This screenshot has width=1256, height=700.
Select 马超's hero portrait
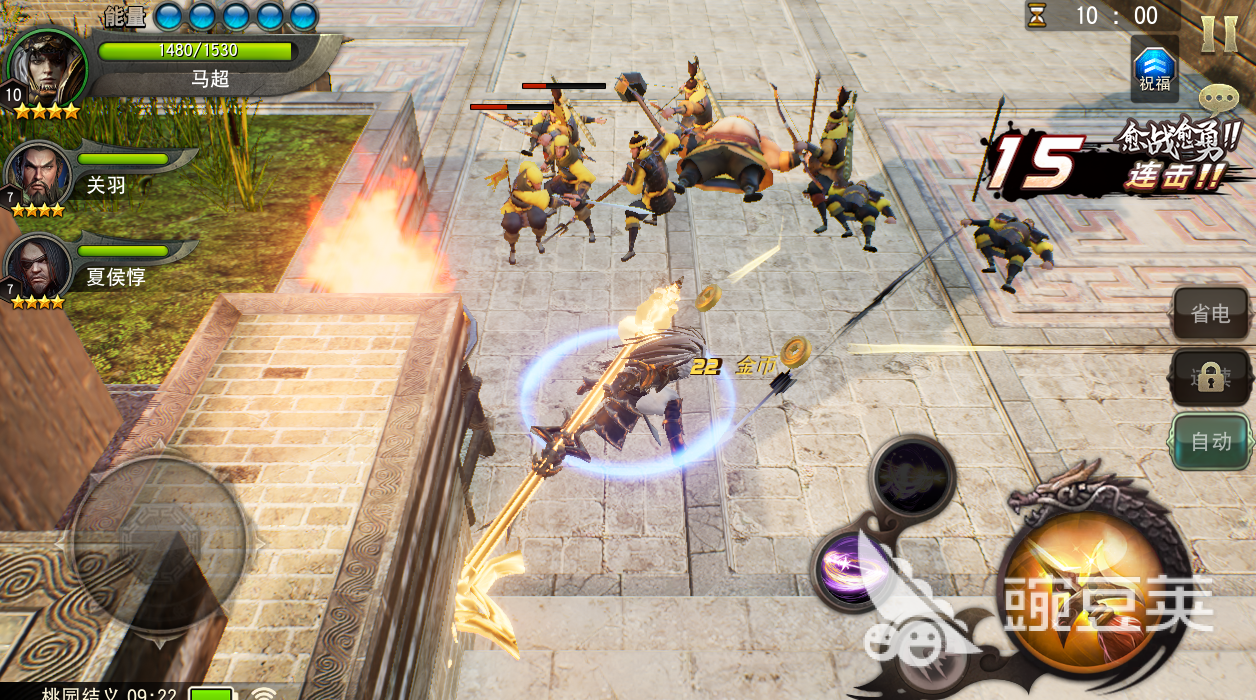click(46, 68)
